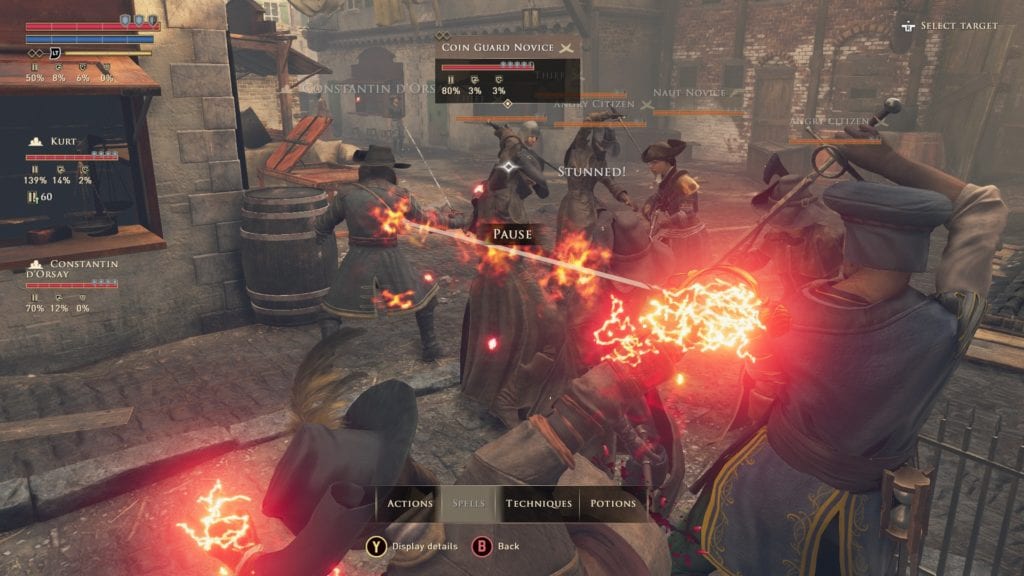Viewport: 1024px width, 576px height.
Task: Open the Actions tab
Action: 409,504
